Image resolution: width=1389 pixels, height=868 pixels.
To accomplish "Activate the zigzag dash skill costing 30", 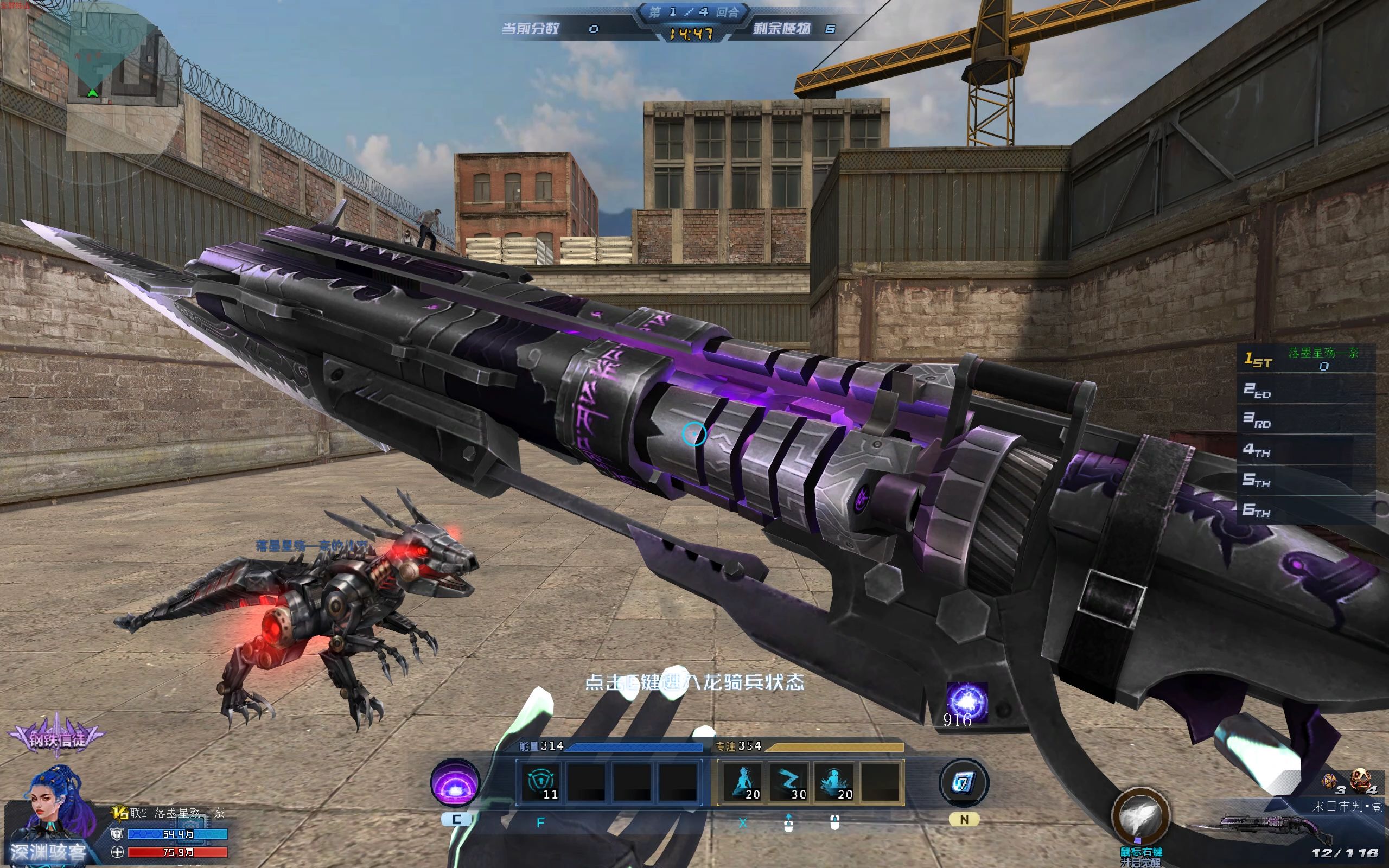I will [789, 782].
